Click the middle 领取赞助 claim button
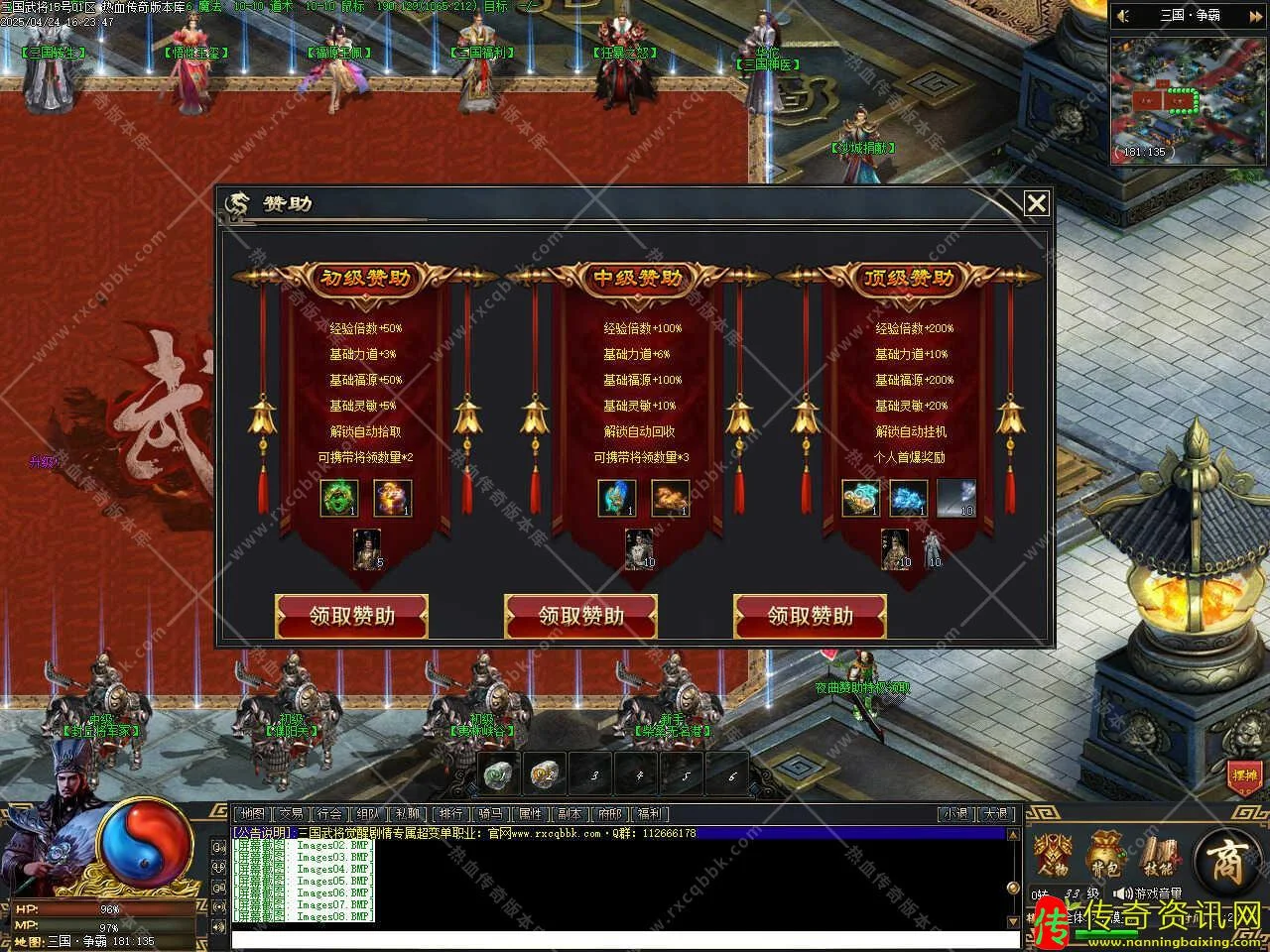Image resolution: width=1270 pixels, height=952 pixels. click(x=580, y=616)
